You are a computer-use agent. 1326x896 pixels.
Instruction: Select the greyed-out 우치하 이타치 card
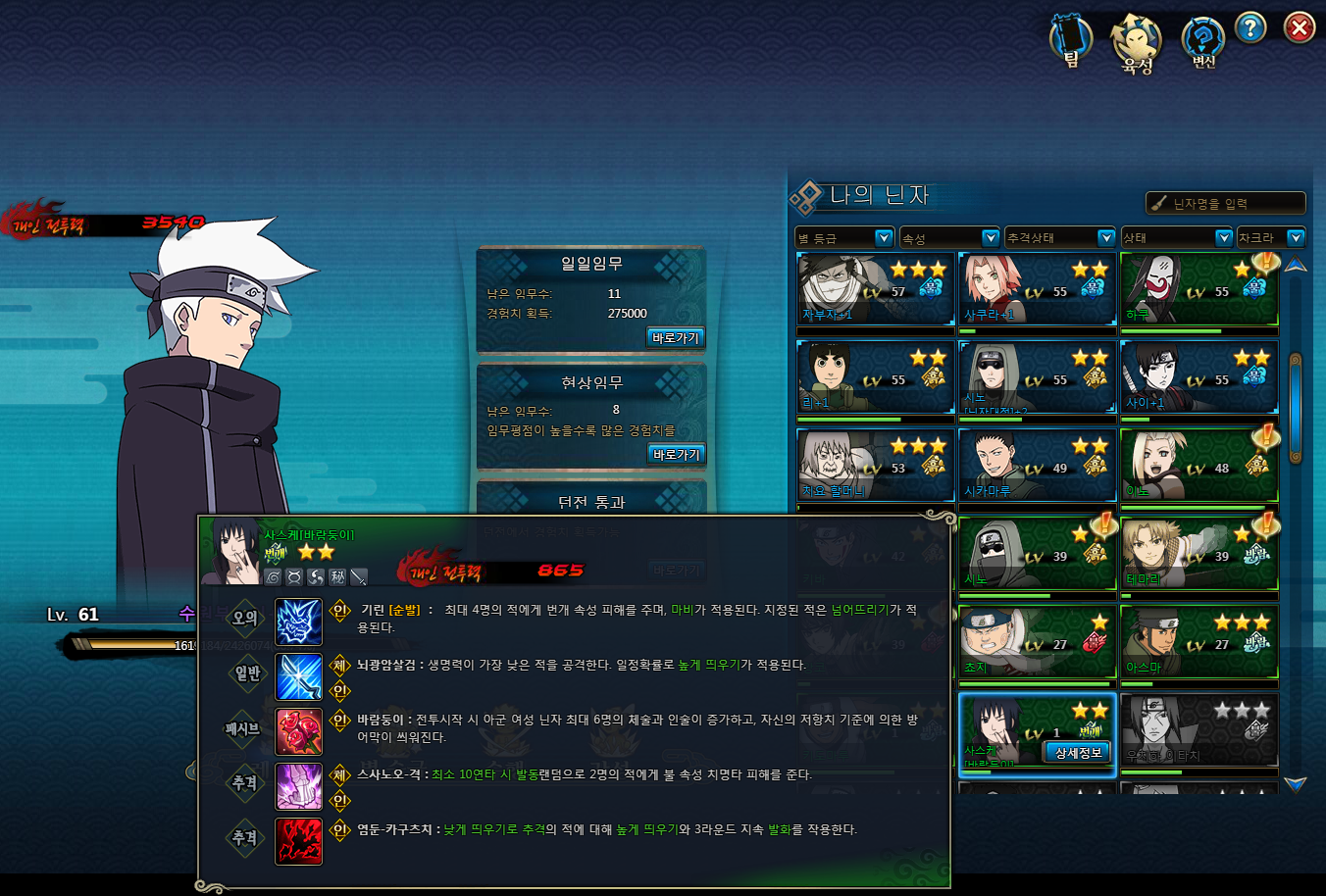click(1198, 730)
